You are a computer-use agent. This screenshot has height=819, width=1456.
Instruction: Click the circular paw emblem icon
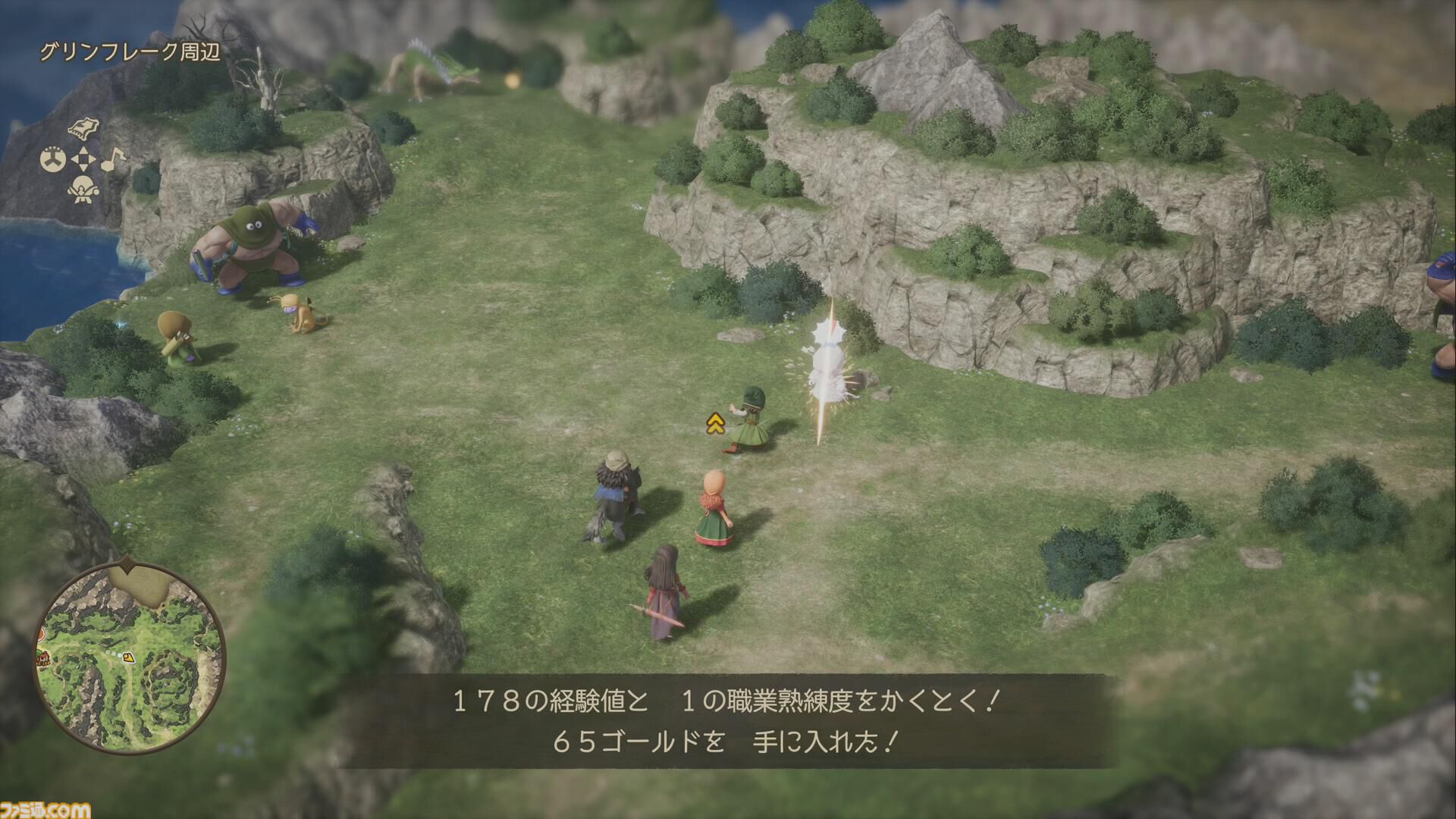pos(52,158)
